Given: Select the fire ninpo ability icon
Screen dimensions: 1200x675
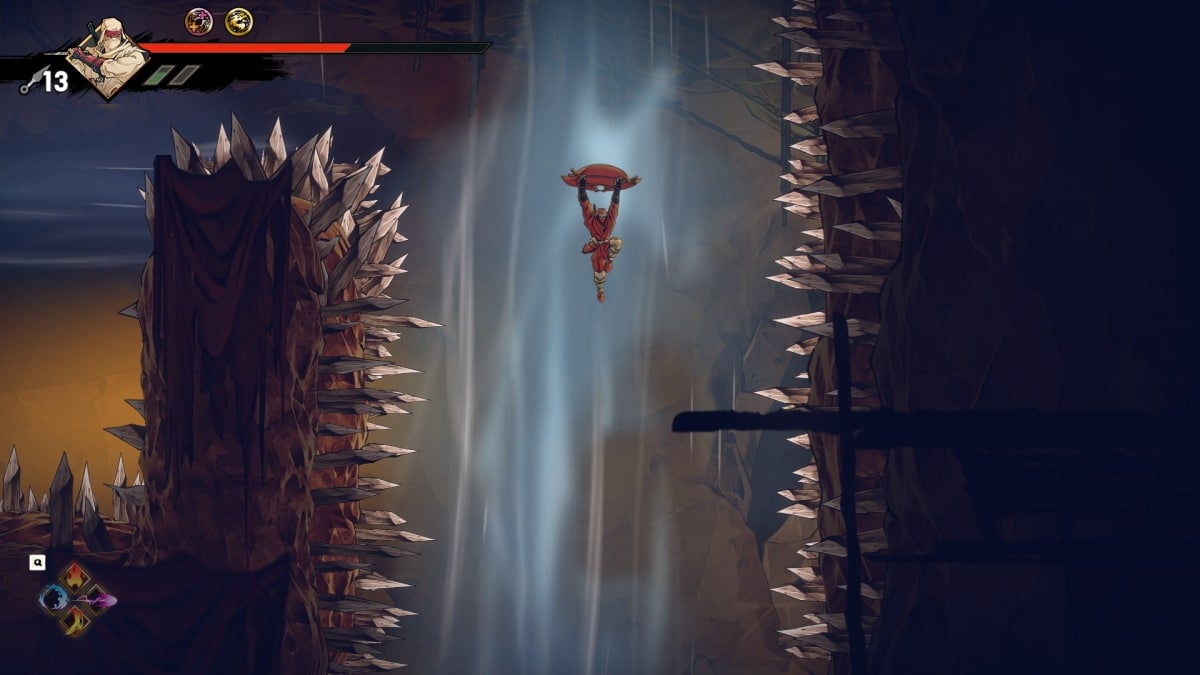Looking at the screenshot, I should point(76,578).
